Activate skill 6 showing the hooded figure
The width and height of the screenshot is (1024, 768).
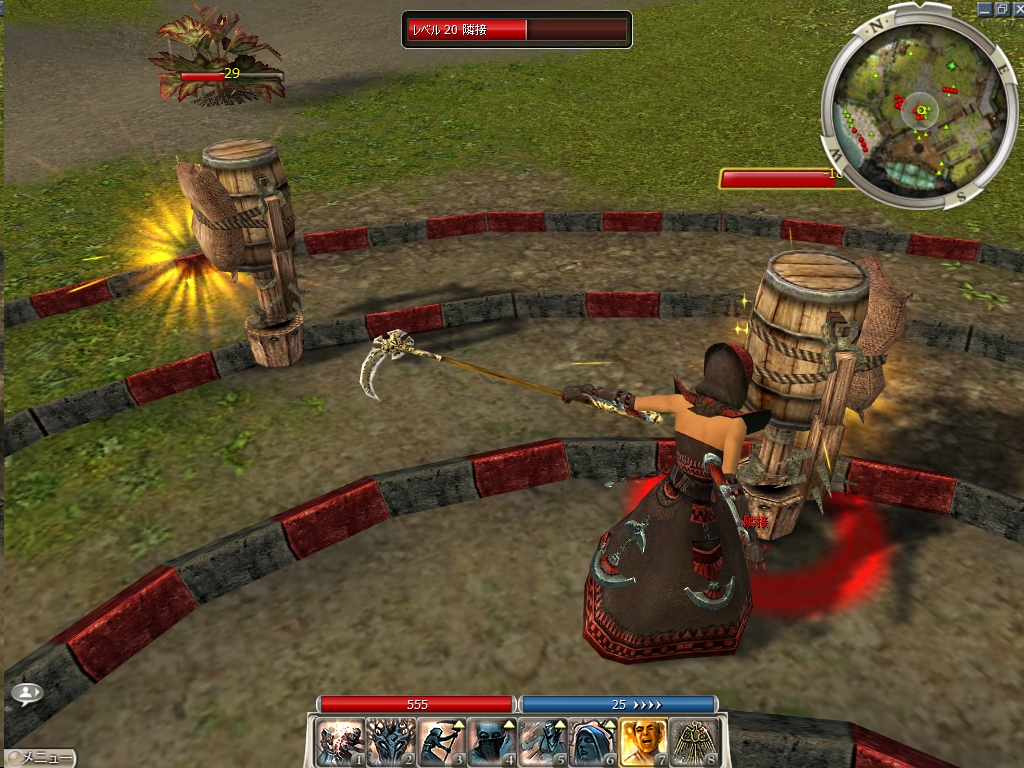click(x=593, y=743)
